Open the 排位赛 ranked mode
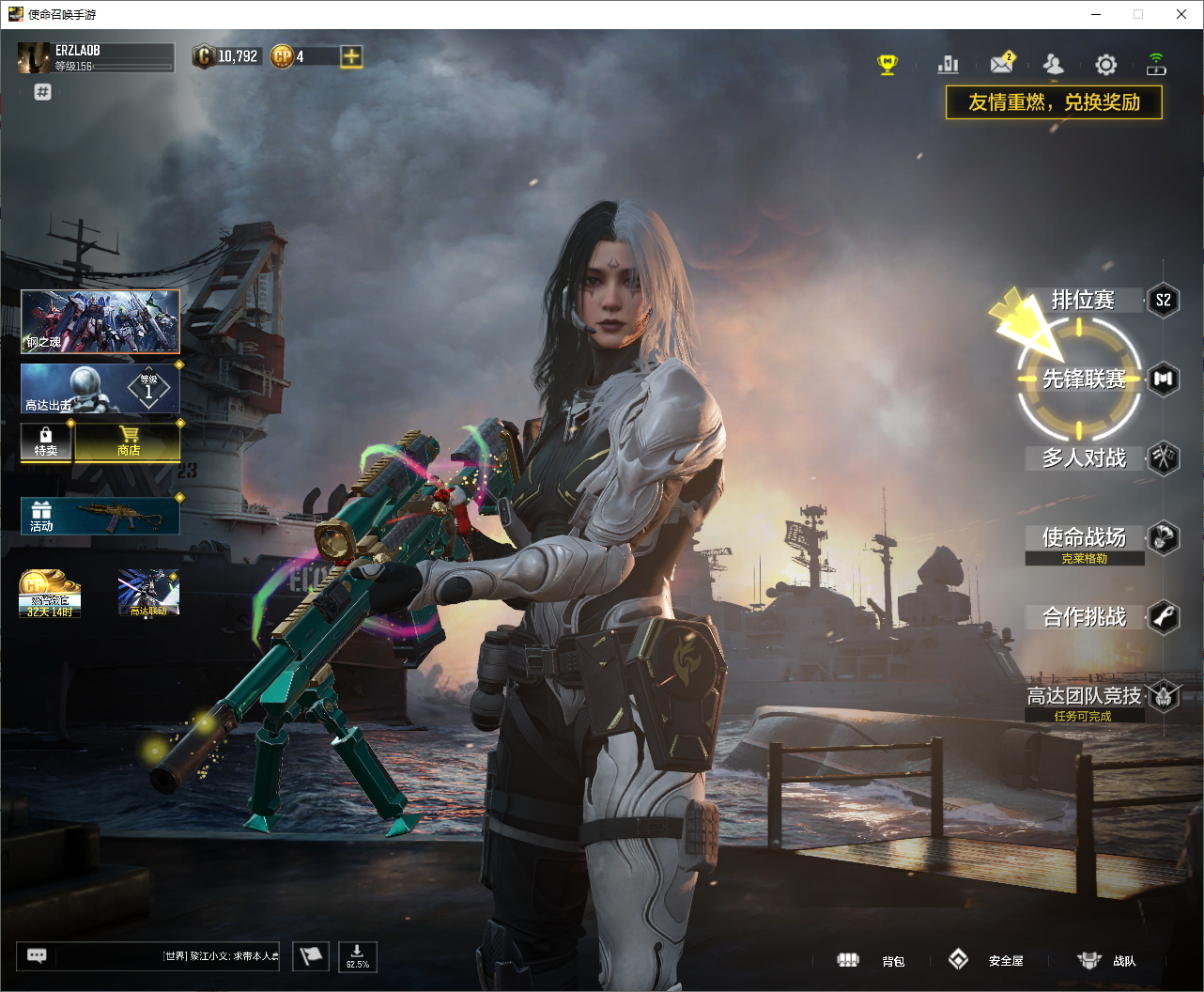Image resolution: width=1204 pixels, height=992 pixels. [x=1083, y=301]
